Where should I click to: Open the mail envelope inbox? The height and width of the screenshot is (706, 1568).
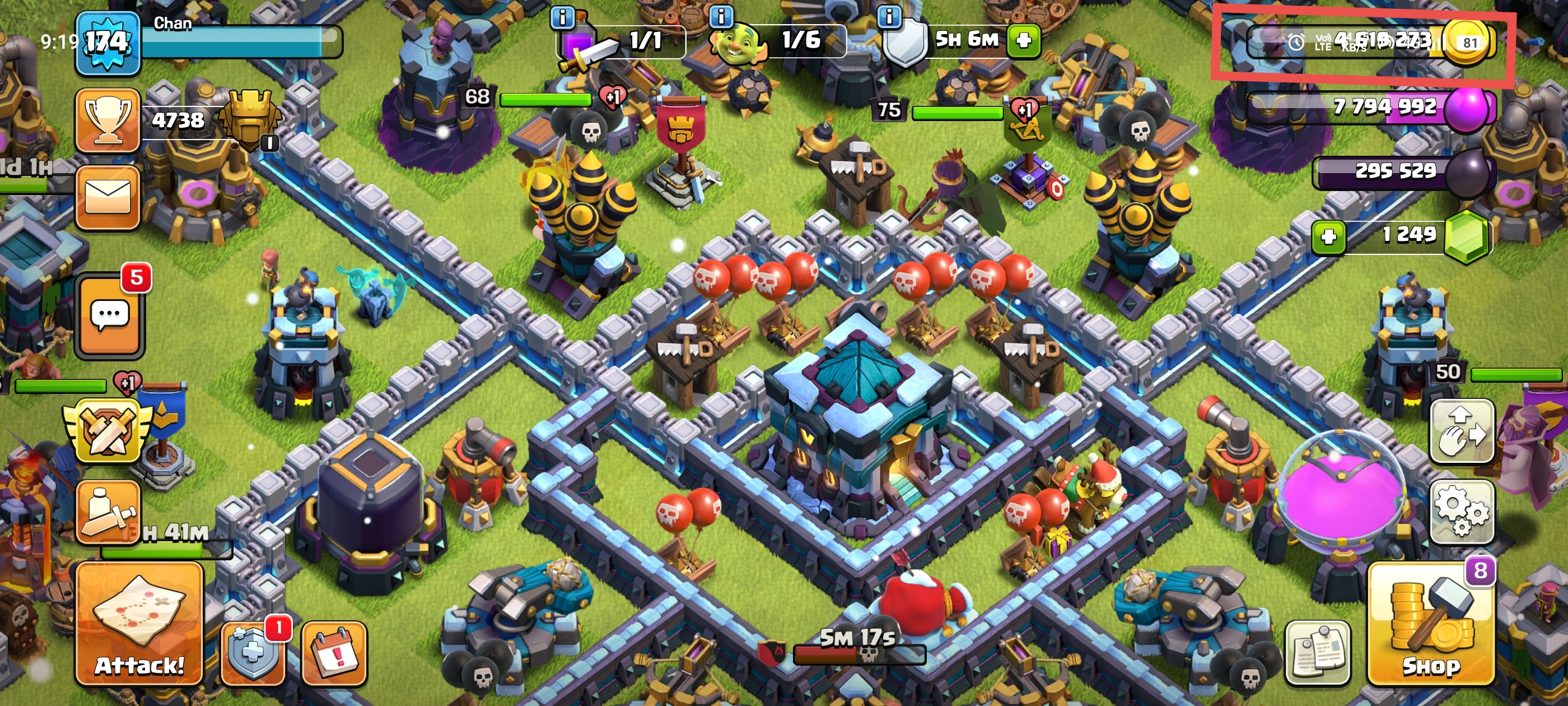(x=108, y=197)
